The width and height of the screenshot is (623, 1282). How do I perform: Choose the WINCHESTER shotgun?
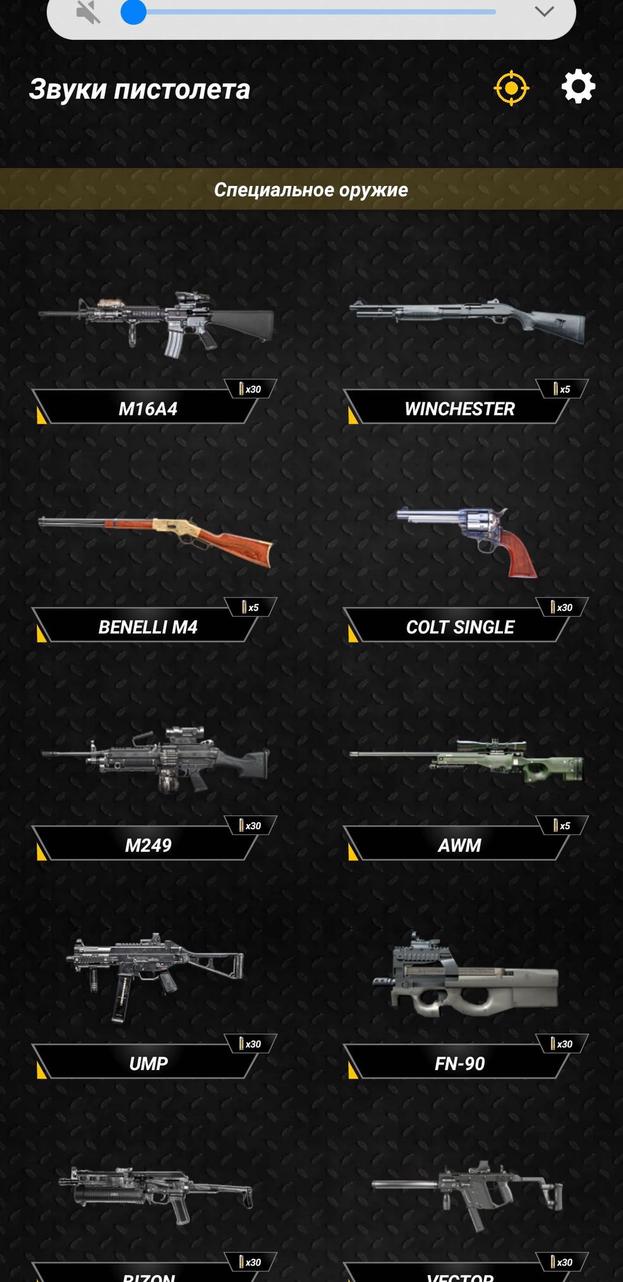click(x=466, y=322)
